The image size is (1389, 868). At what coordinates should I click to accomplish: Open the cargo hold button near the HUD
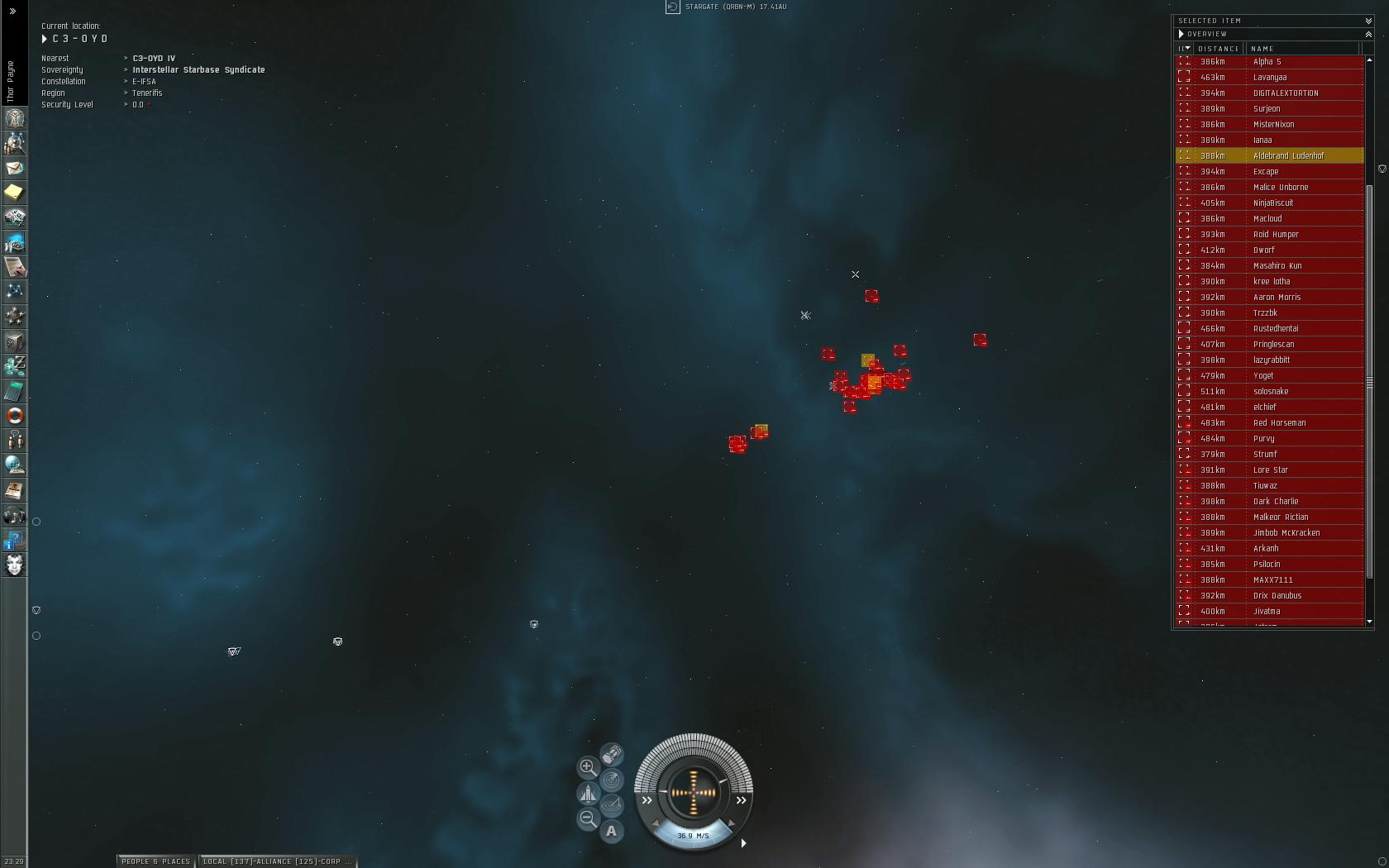click(611, 755)
